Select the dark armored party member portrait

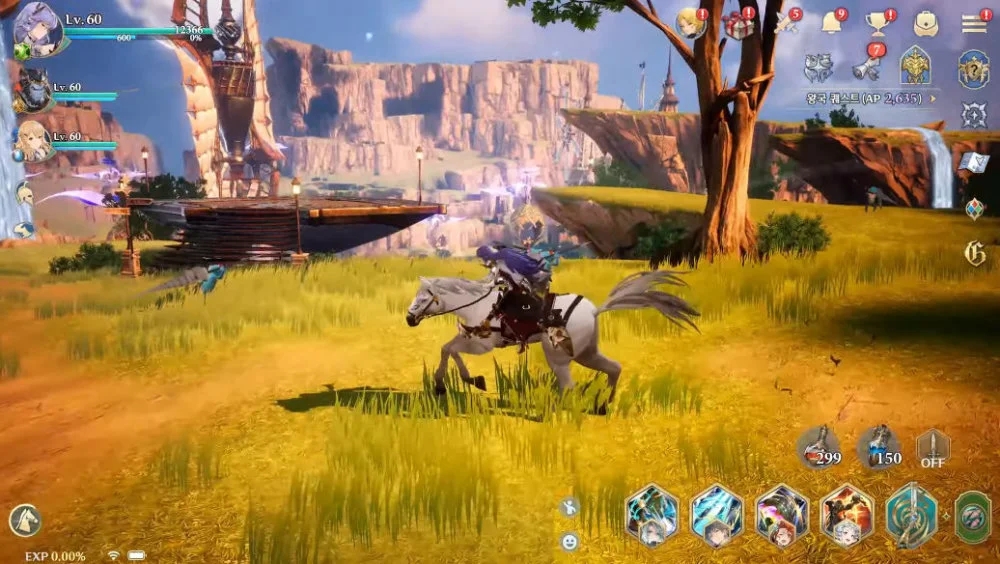pyautogui.click(x=32, y=91)
